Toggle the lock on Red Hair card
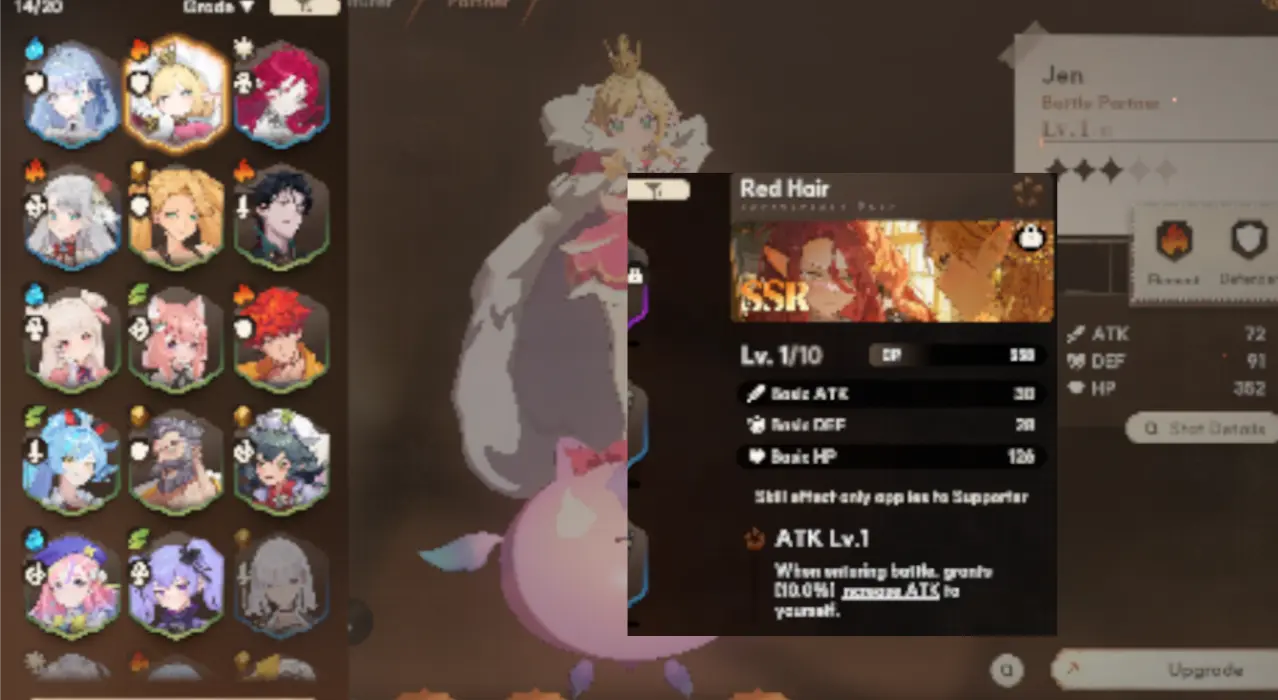Image resolution: width=1278 pixels, height=700 pixels. (x=1029, y=237)
